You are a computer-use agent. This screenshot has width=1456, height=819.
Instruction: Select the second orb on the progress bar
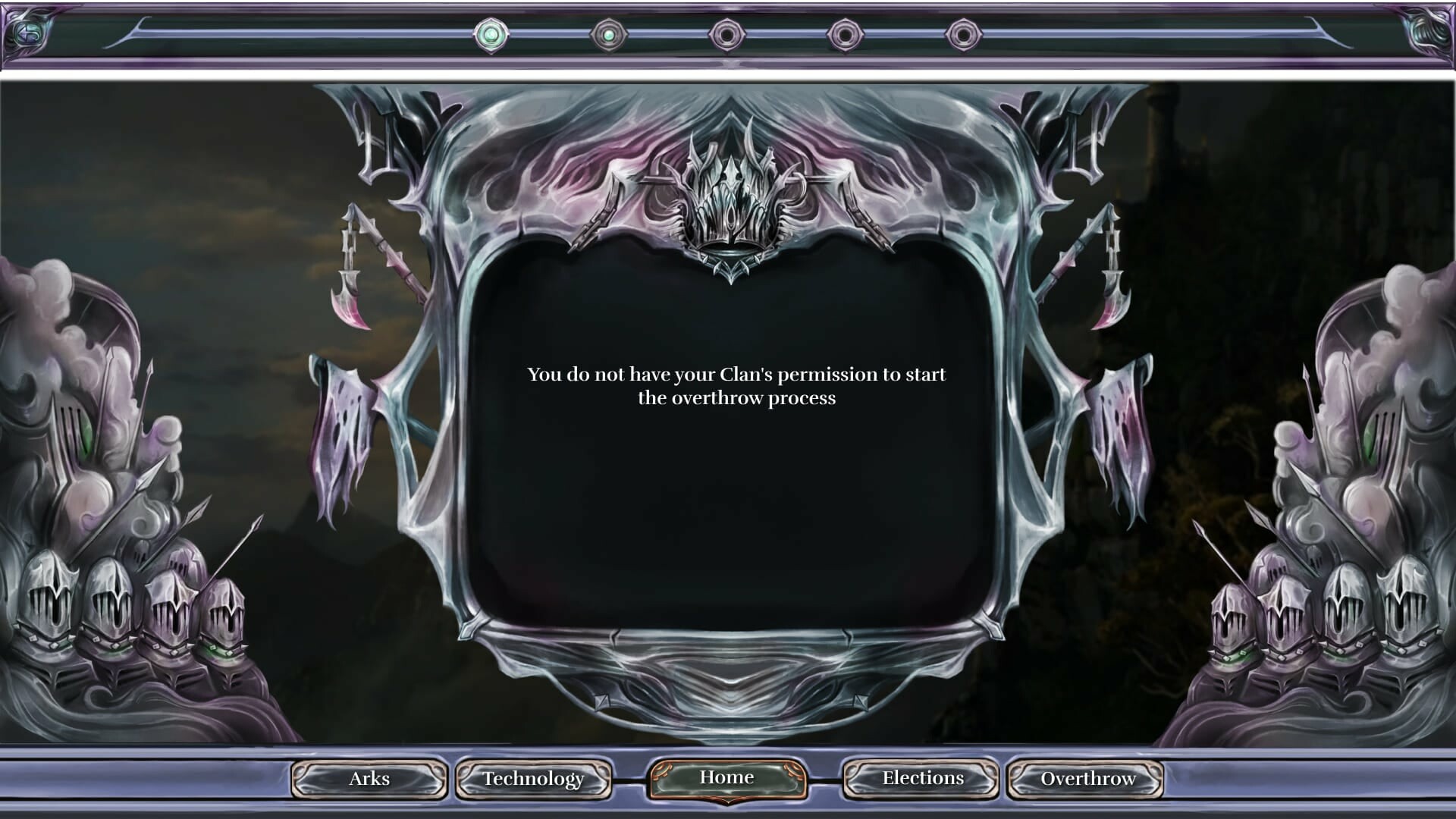pyautogui.click(x=610, y=33)
